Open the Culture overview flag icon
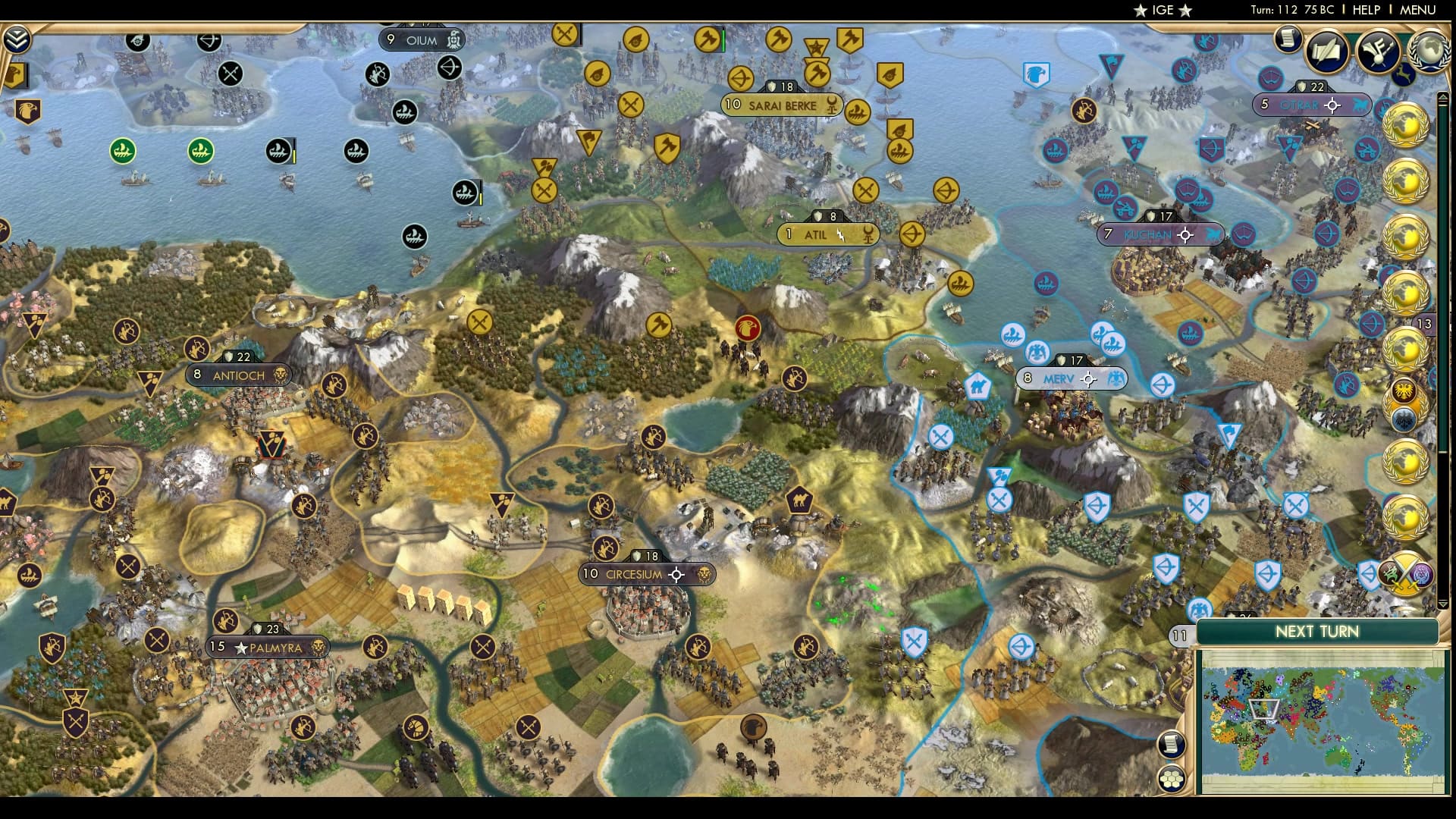This screenshot has height=819, width=1456. [x=1377, y=50]
